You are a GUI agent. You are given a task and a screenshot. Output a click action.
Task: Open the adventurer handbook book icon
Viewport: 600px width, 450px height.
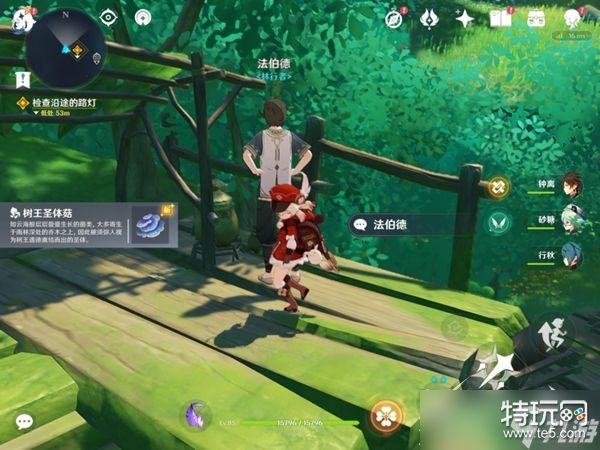[x=500, y=18]
